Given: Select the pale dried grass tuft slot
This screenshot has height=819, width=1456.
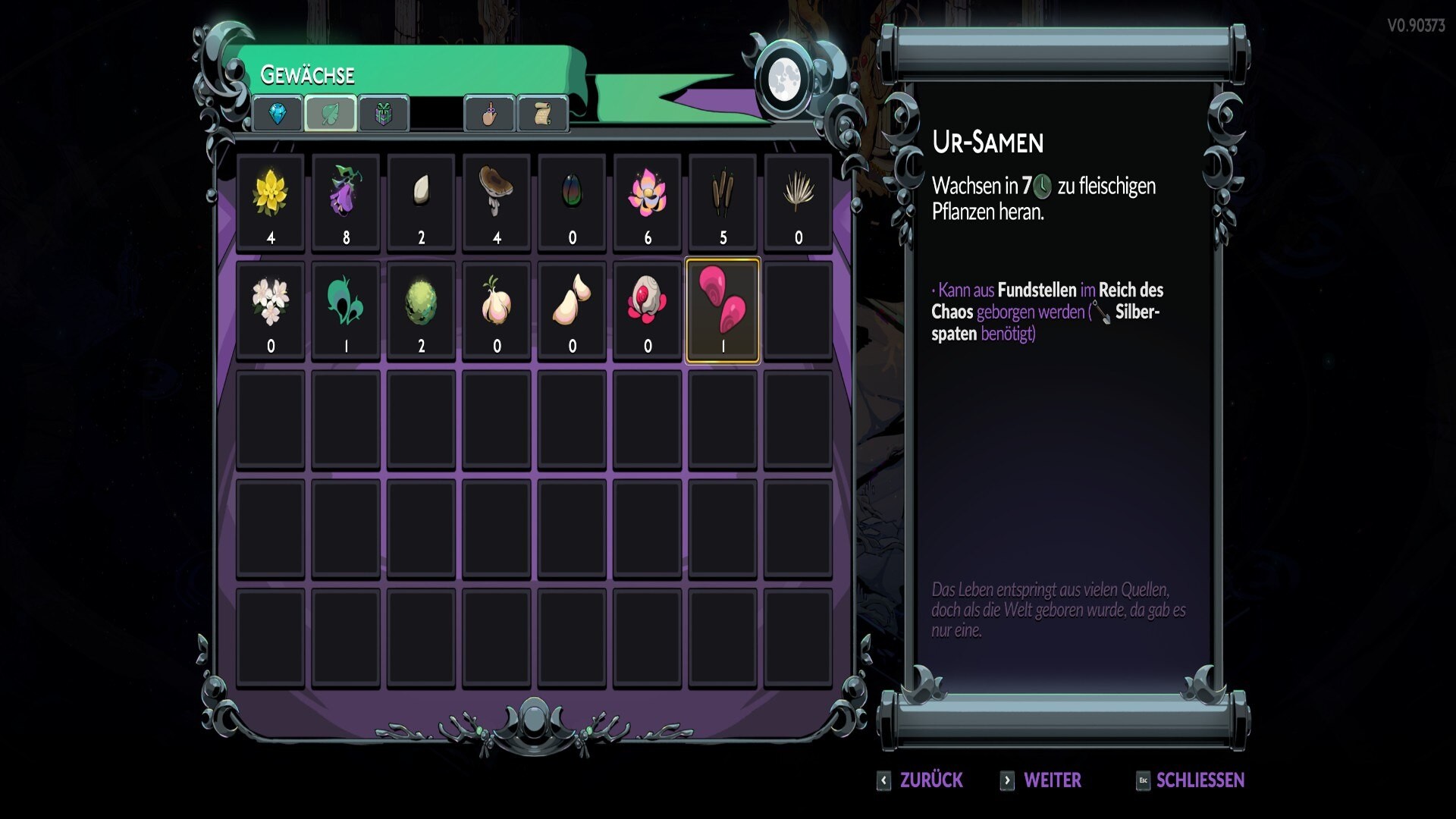Looking at the screenshot, I should [798, 202].
